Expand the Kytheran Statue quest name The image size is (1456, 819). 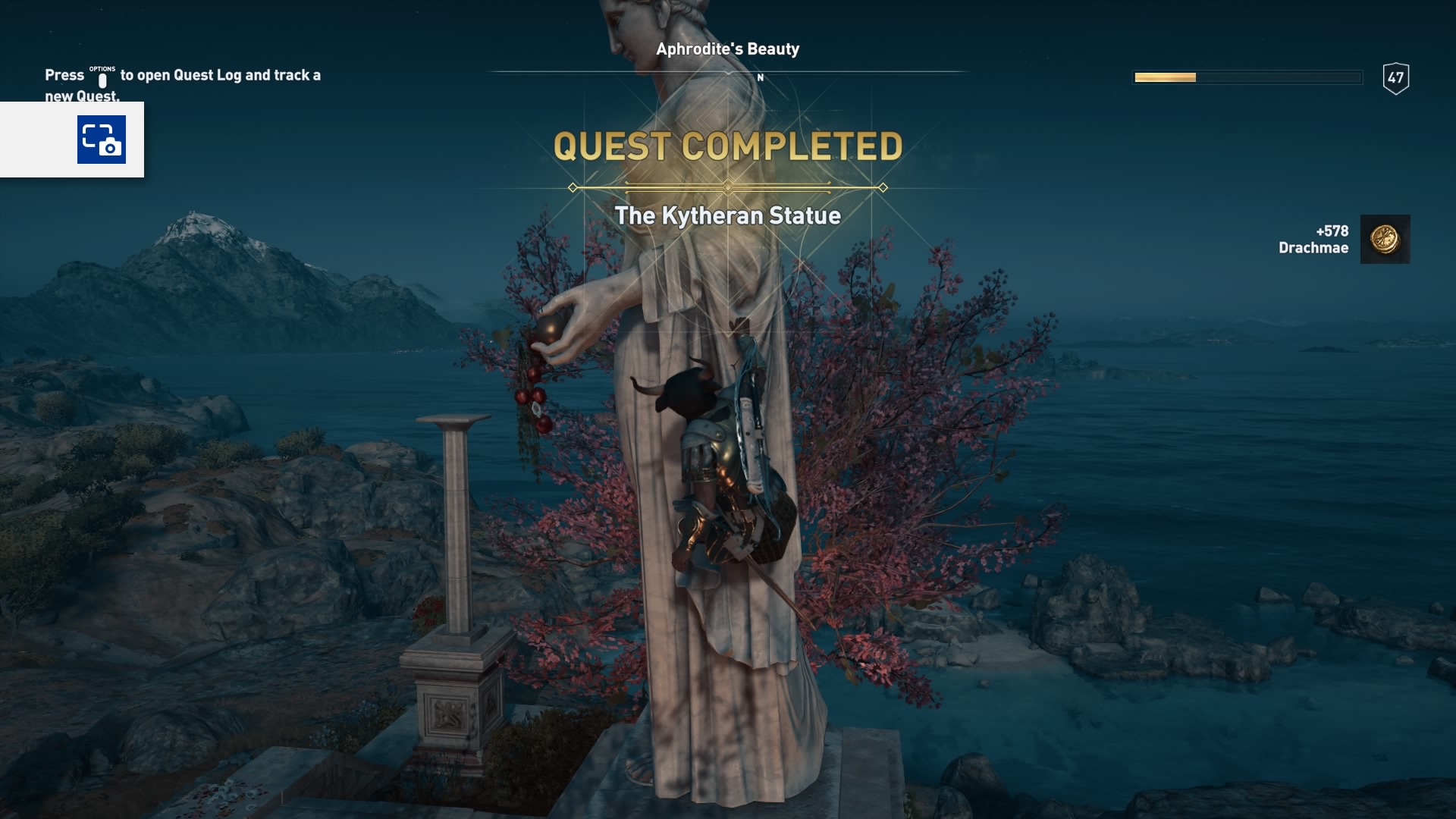coord(728,215)
